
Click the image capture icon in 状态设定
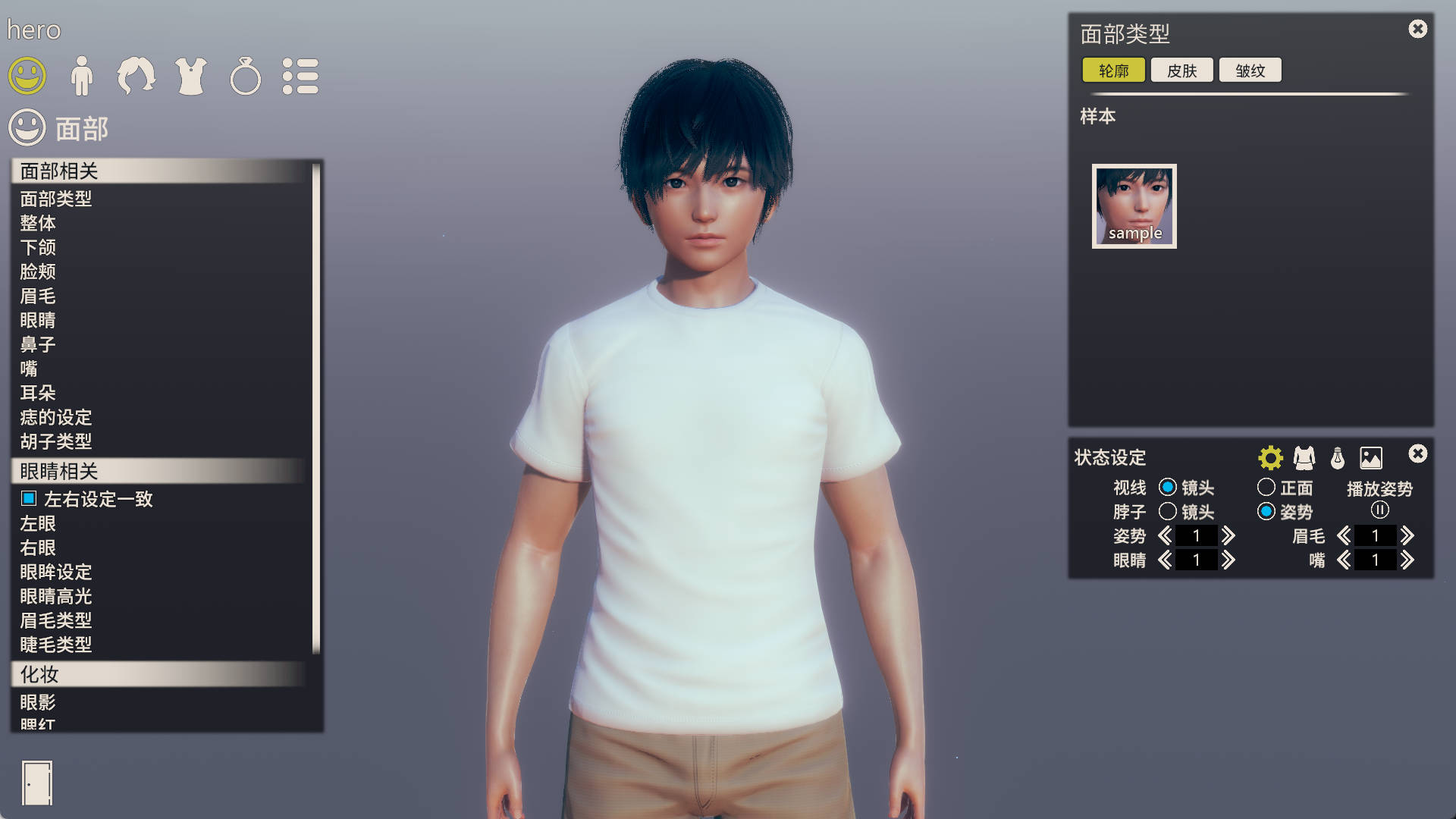click(x=1371, y=457)
